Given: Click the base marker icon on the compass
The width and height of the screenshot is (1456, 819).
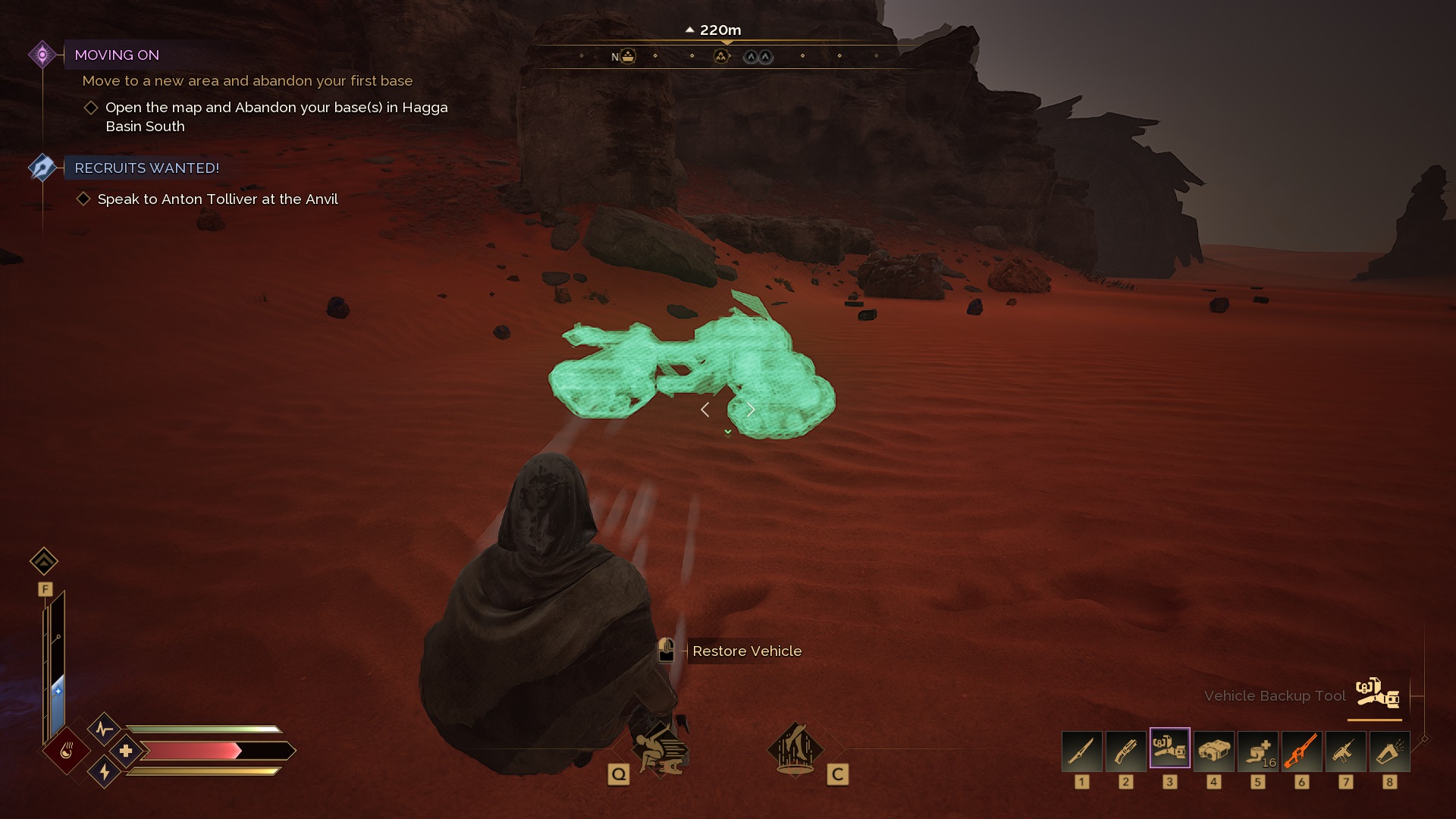Looking at the screenshot, I should coord(626,55).
